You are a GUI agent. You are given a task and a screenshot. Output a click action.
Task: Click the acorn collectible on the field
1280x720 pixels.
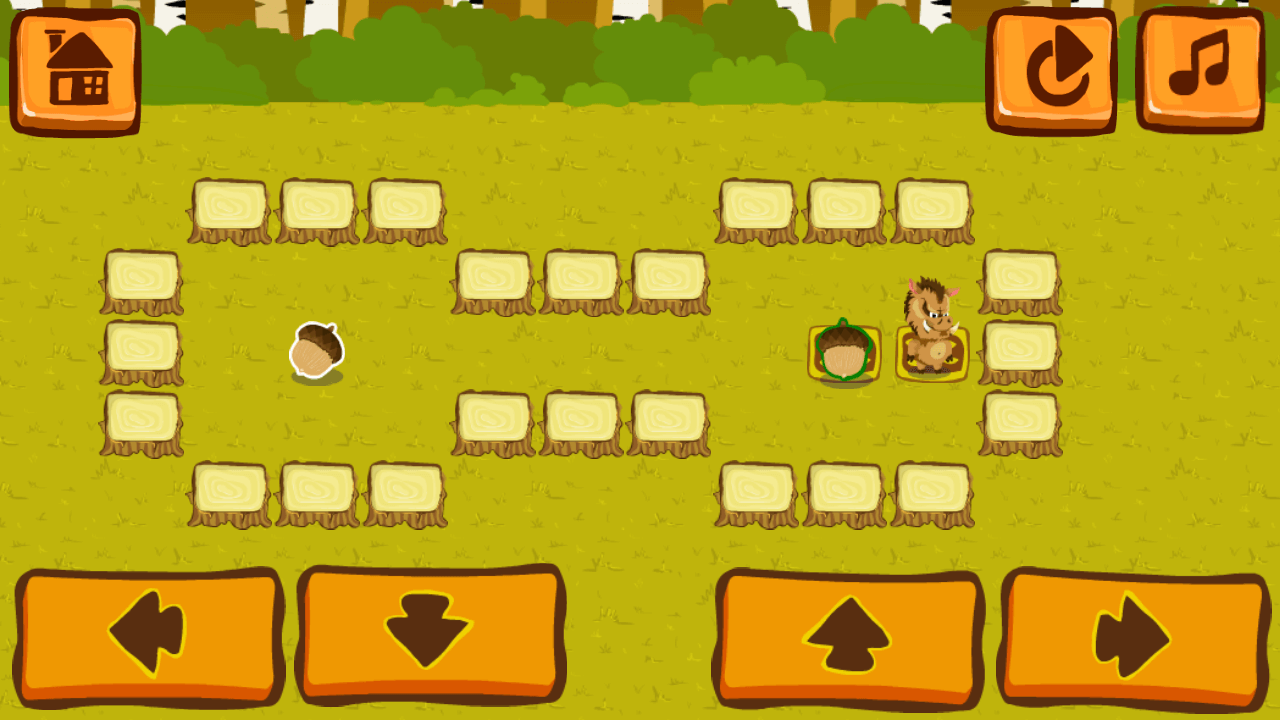pyautogui.click(x=318, y=352)
